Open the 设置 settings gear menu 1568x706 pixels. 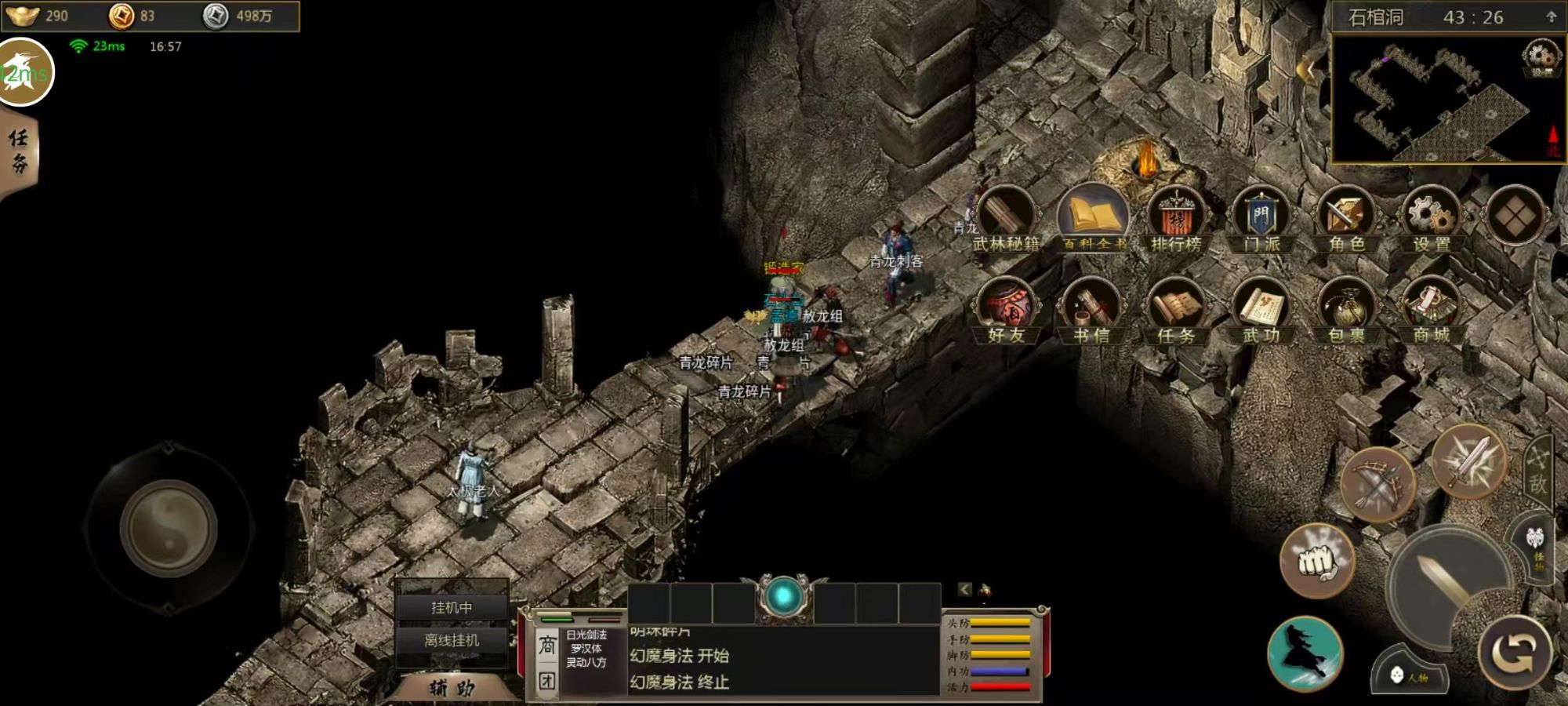[1432, 220]
